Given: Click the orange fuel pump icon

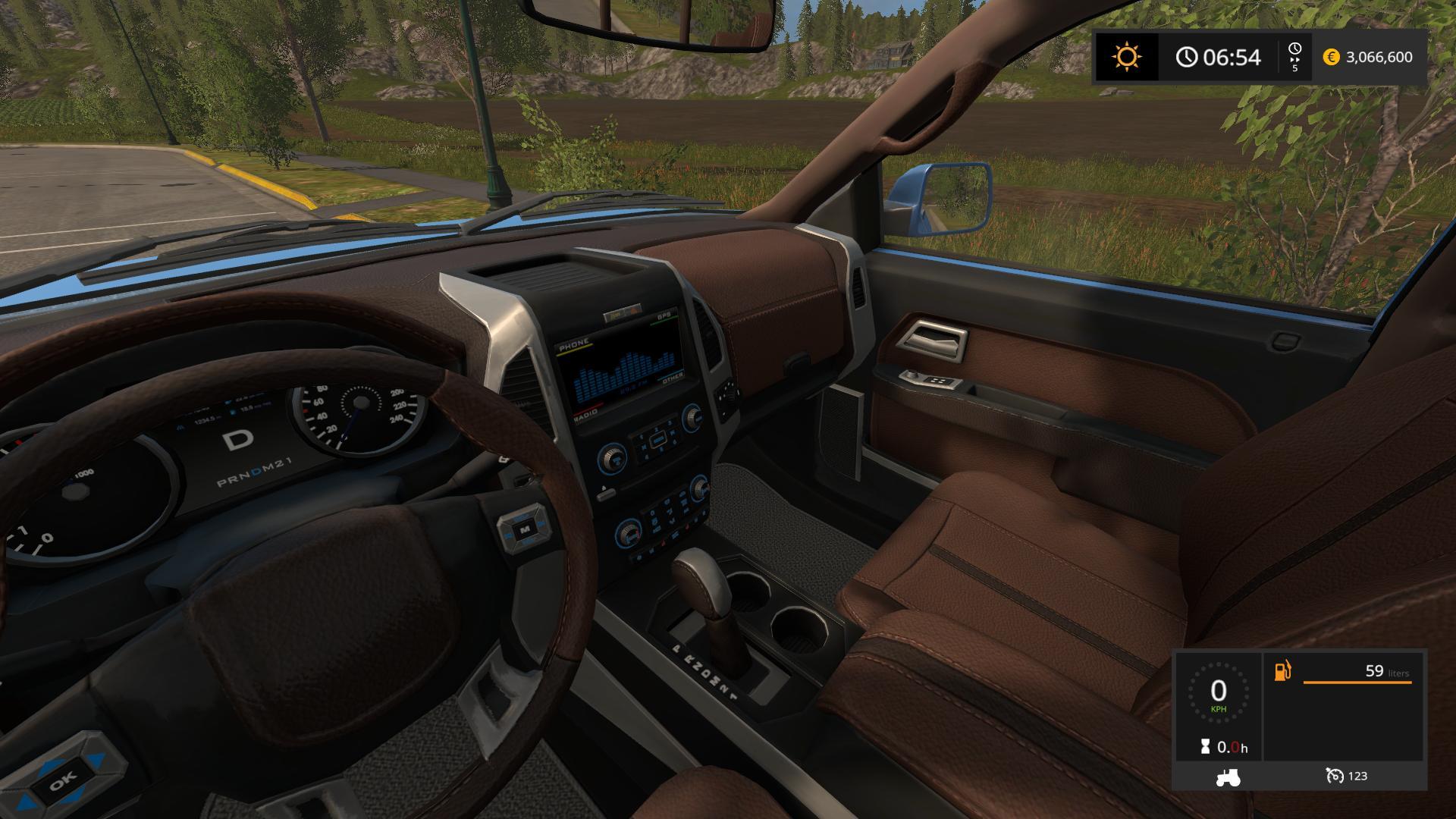Looking at the screenshot, I should pyautogui.click(x=1283, y=671).
